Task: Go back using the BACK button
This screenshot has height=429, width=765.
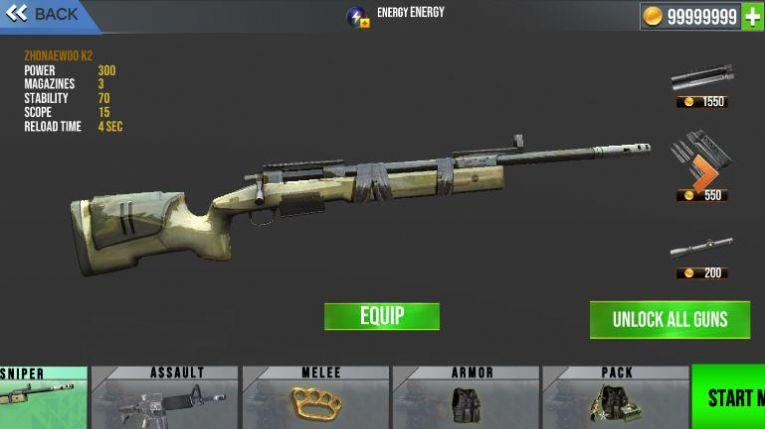Action: [45, 15]
